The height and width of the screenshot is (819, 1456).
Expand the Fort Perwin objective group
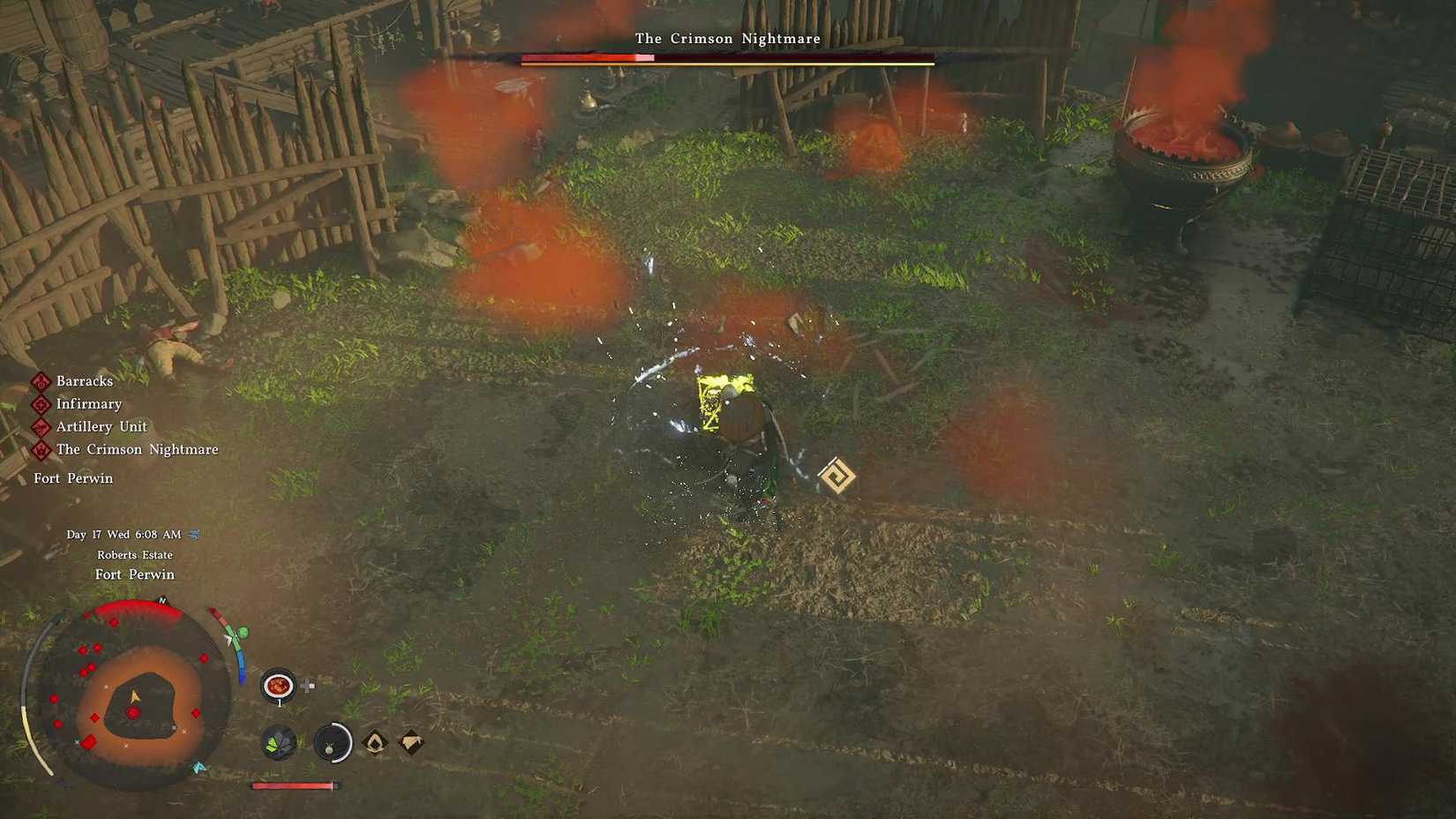pyautogui.click(x=74, y=477)
